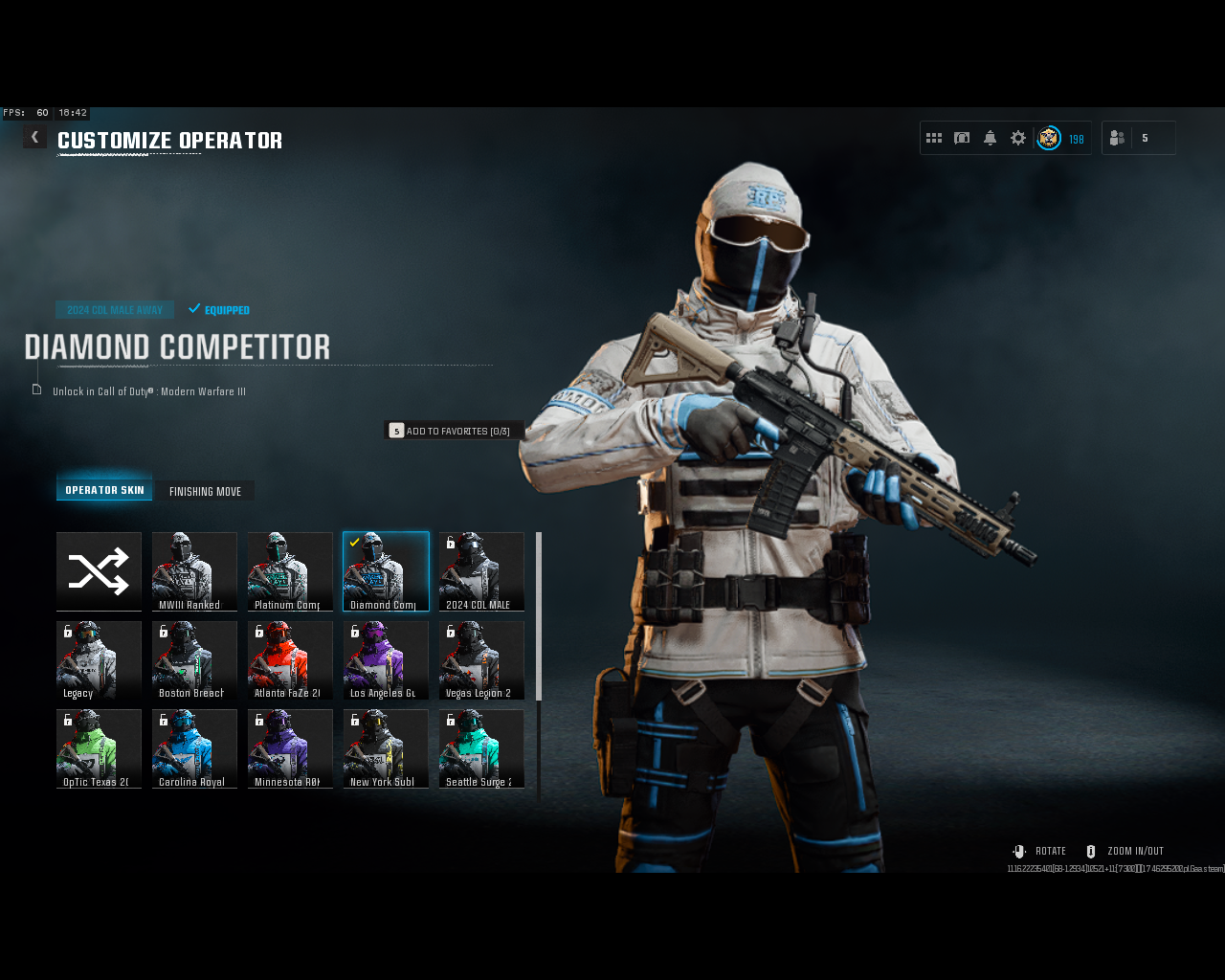Open the settings gear icon
The image size is (1225, 980).
point(1016,137)
